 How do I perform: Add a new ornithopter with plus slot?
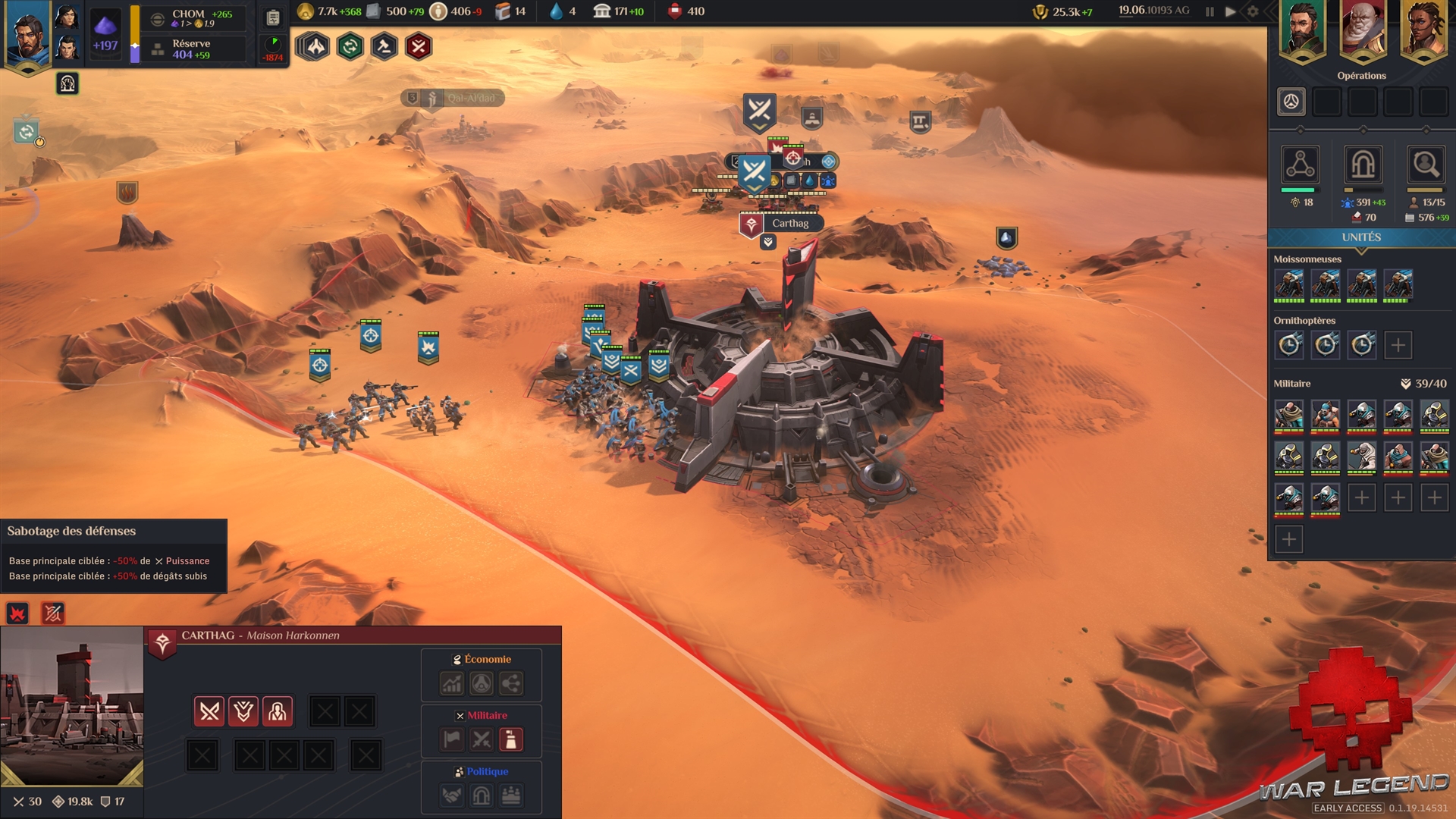tap(1398, 345)
